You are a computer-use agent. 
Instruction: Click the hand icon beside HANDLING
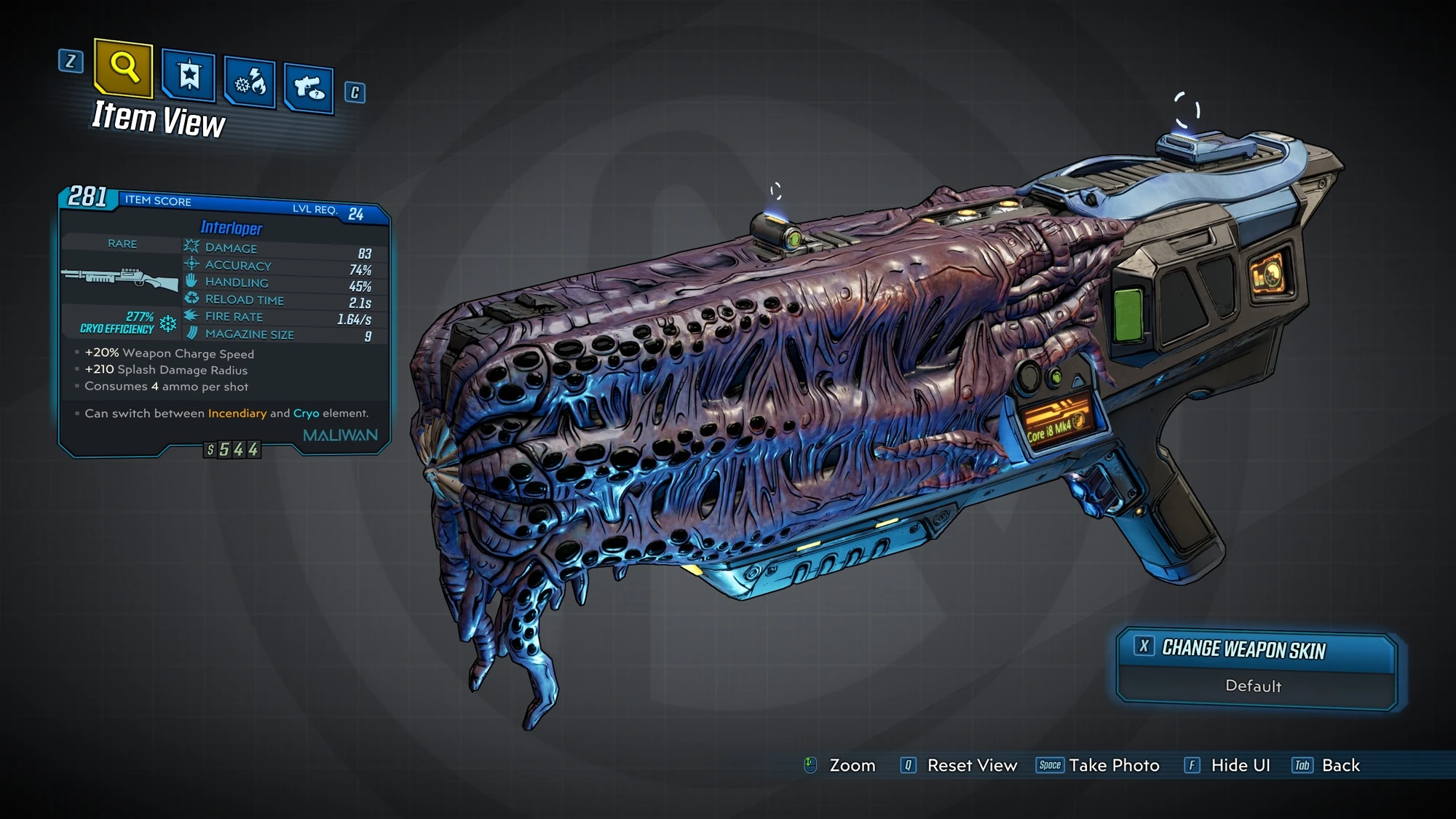[x=191, y=282]
